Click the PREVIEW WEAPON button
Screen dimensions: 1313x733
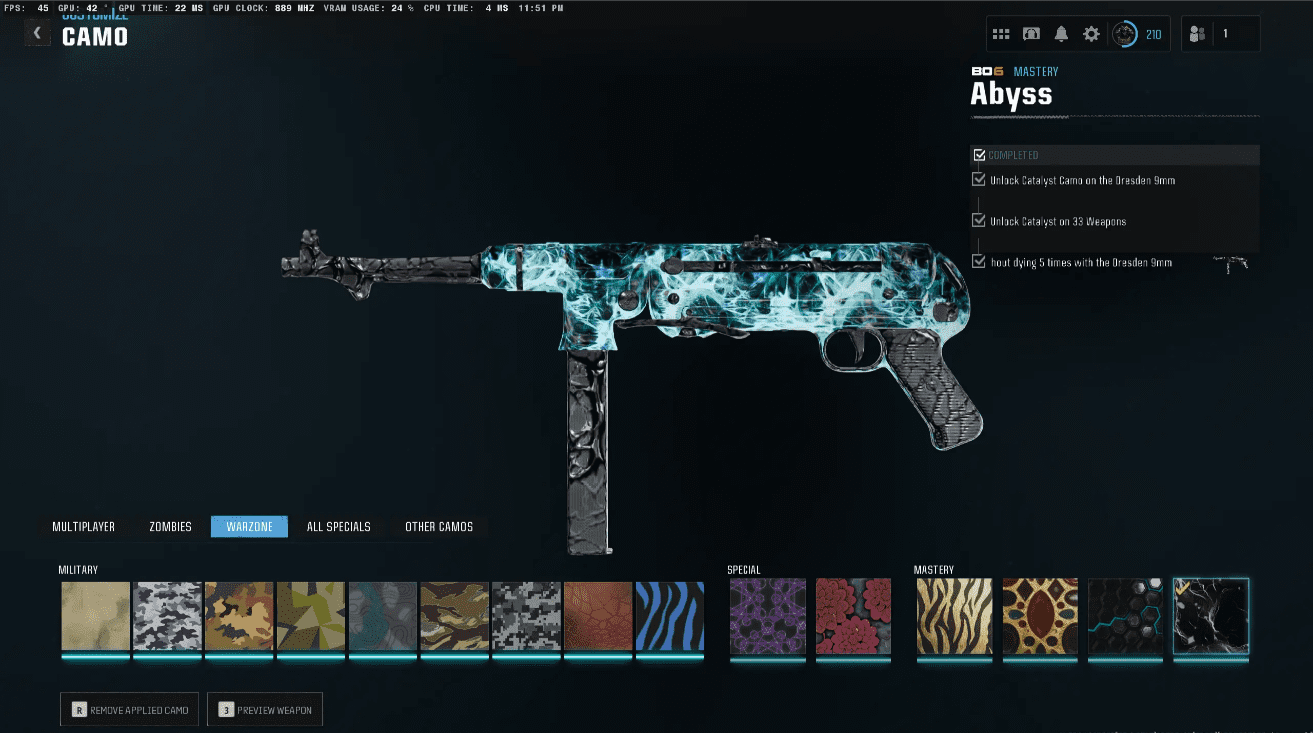tap(265, 708)
